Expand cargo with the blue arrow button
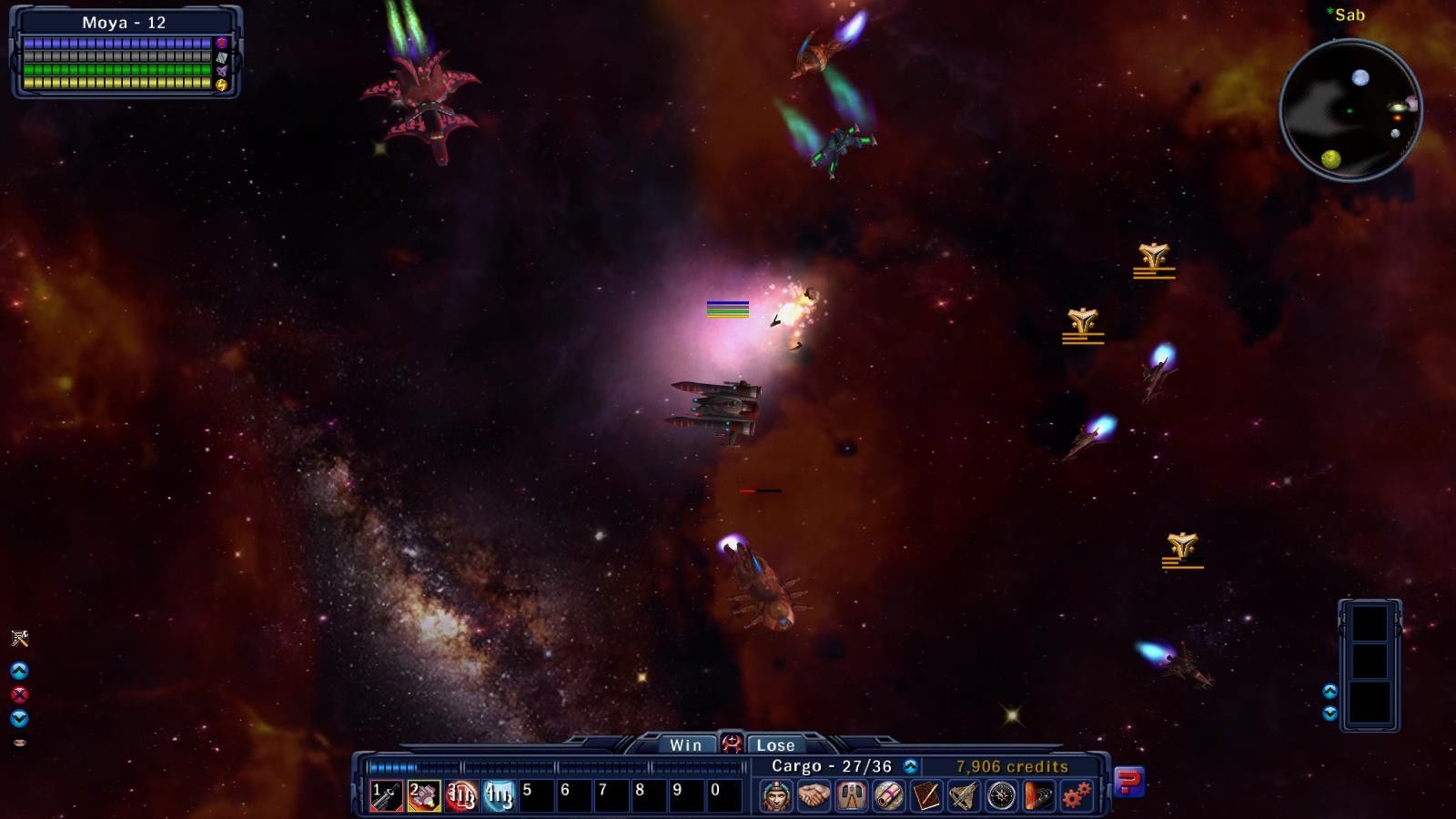The image size is (1456, 819). pyautogui.click(x=910, y=766)
